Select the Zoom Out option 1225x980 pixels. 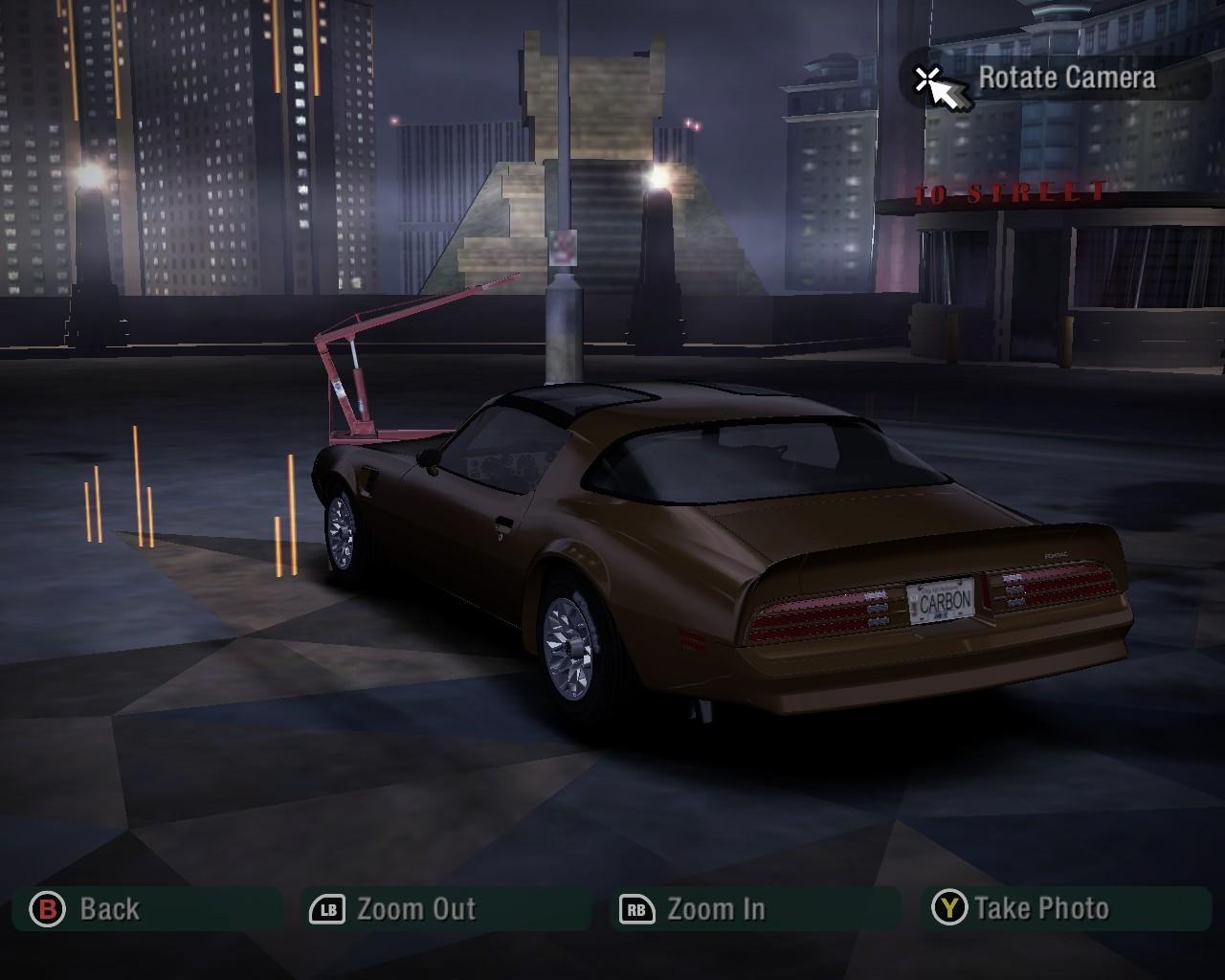click(x=394, y=908)
